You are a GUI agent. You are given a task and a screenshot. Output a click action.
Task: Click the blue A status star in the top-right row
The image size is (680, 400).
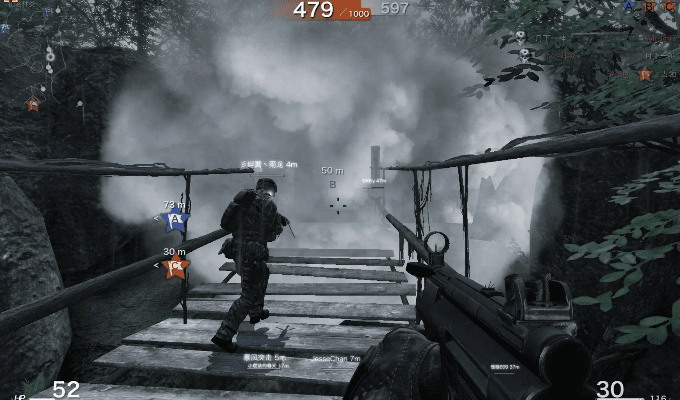click(x=629, y=6)
